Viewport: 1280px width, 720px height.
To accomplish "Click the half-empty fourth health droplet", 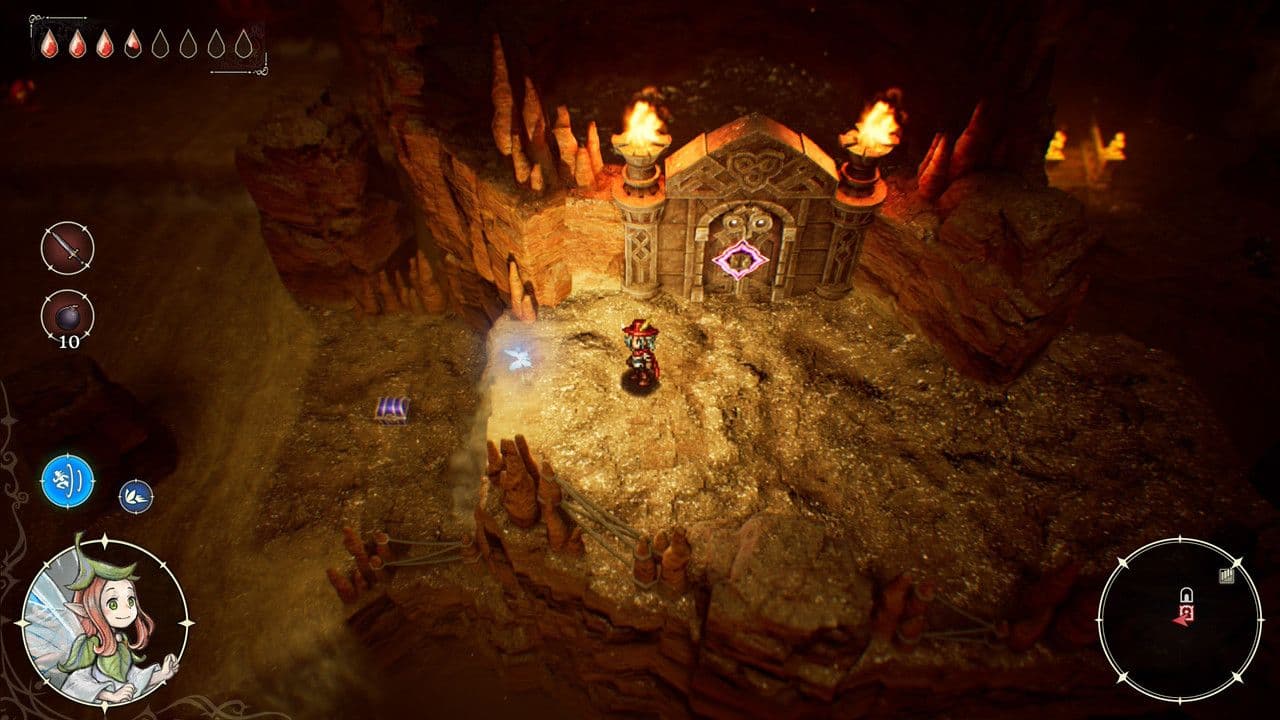I will (132, 46).
